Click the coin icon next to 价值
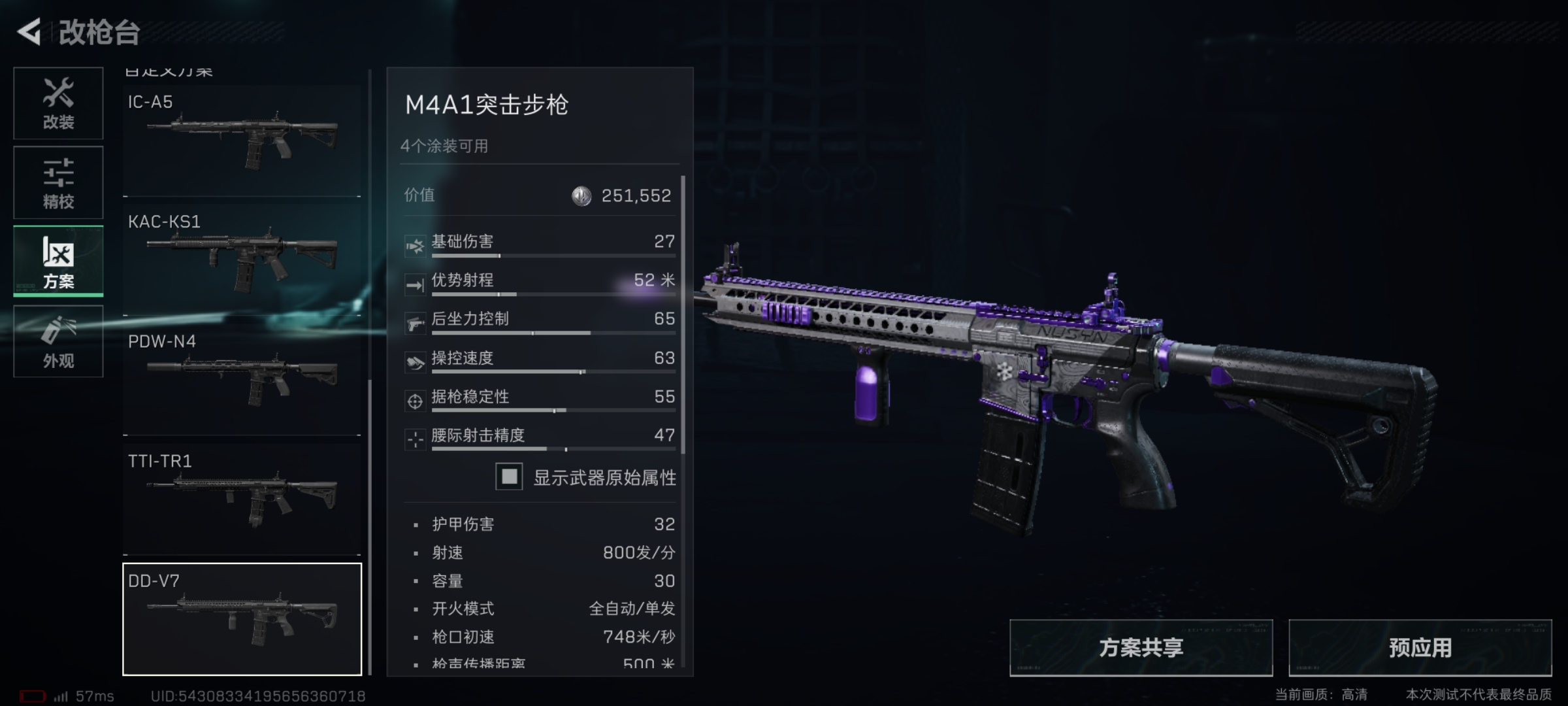Image resolution: width=1568 pixels, height=706 pixels. [580, 195]
